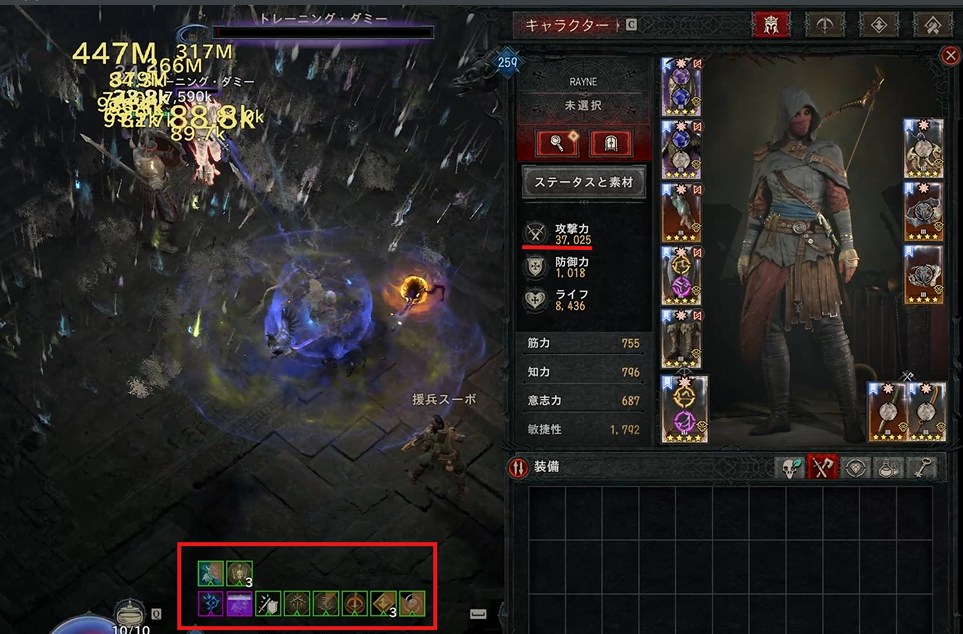Open the gem socketables inventory tab
This screenshot has width=963, height=634.
point(856,466)
